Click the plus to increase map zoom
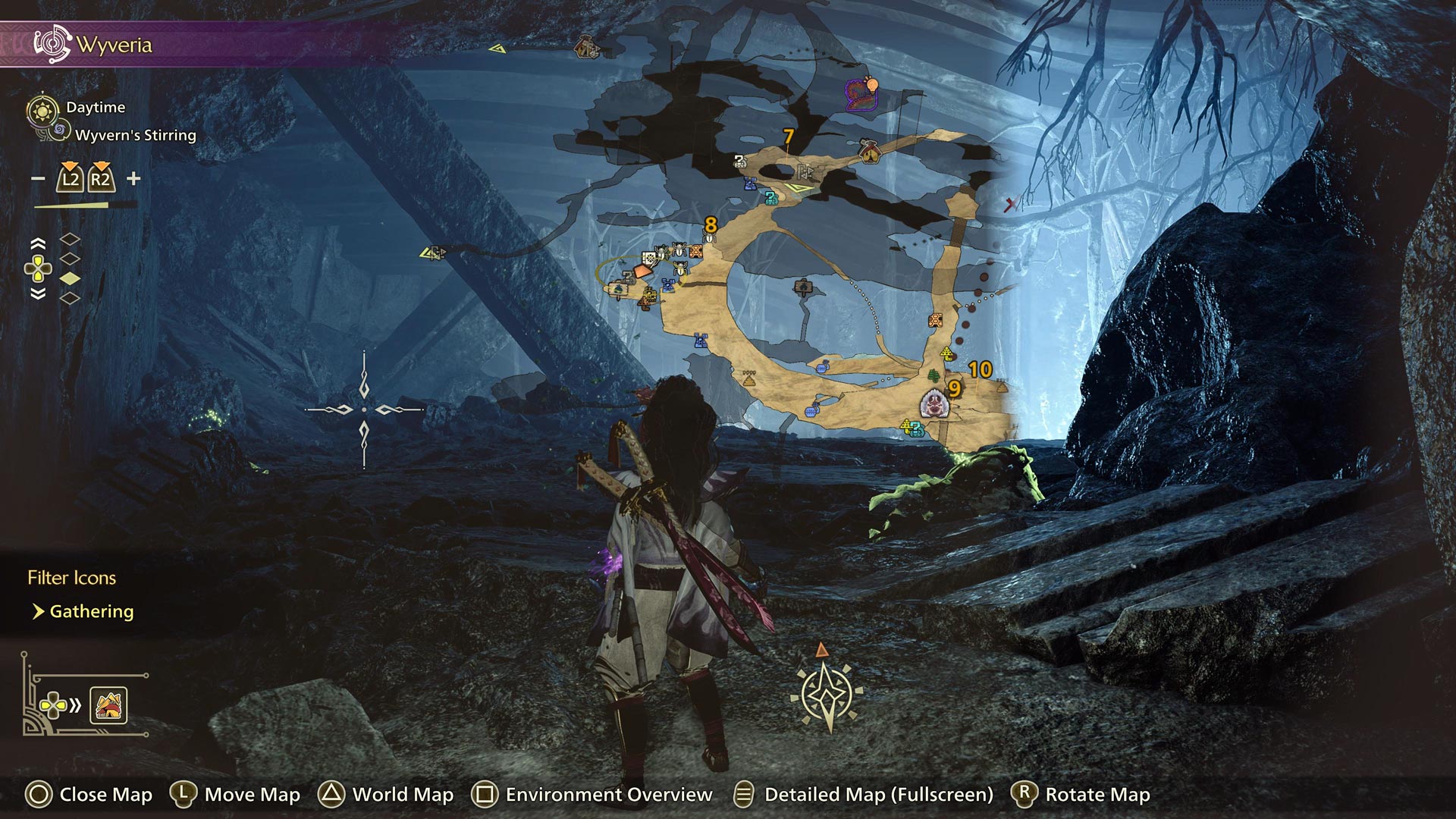The image size is (1456, 819). click(x=133, y=179)
